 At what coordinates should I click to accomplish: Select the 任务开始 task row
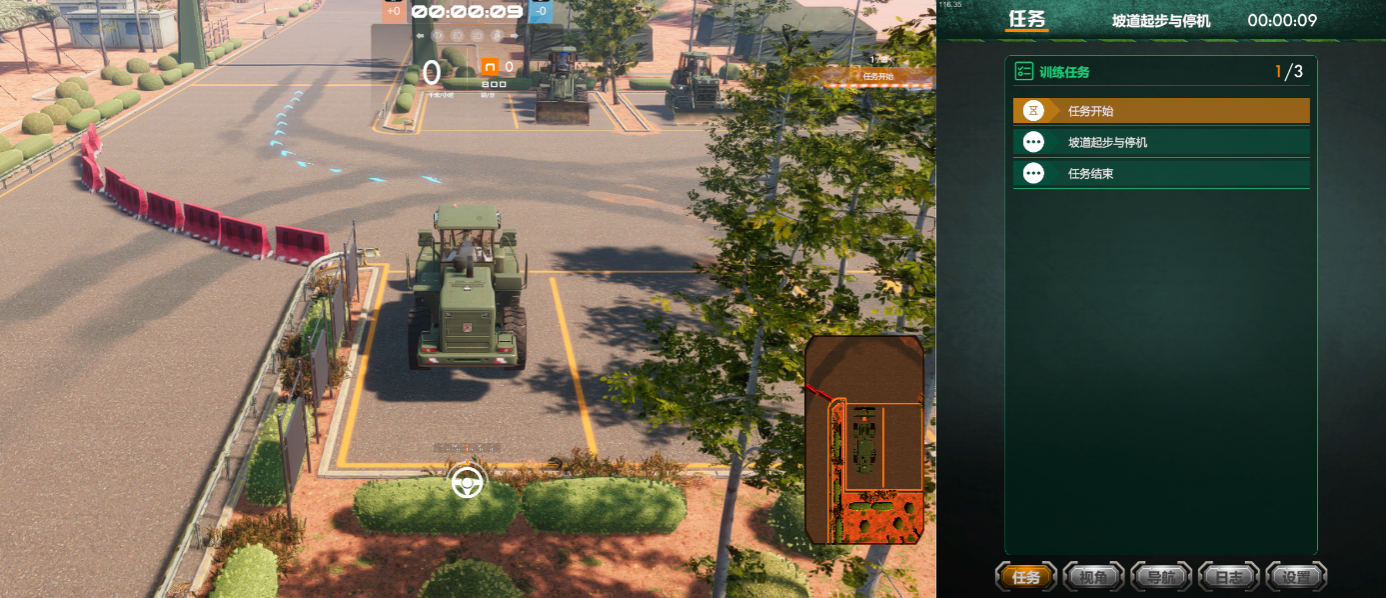[x=1160, y=111]
